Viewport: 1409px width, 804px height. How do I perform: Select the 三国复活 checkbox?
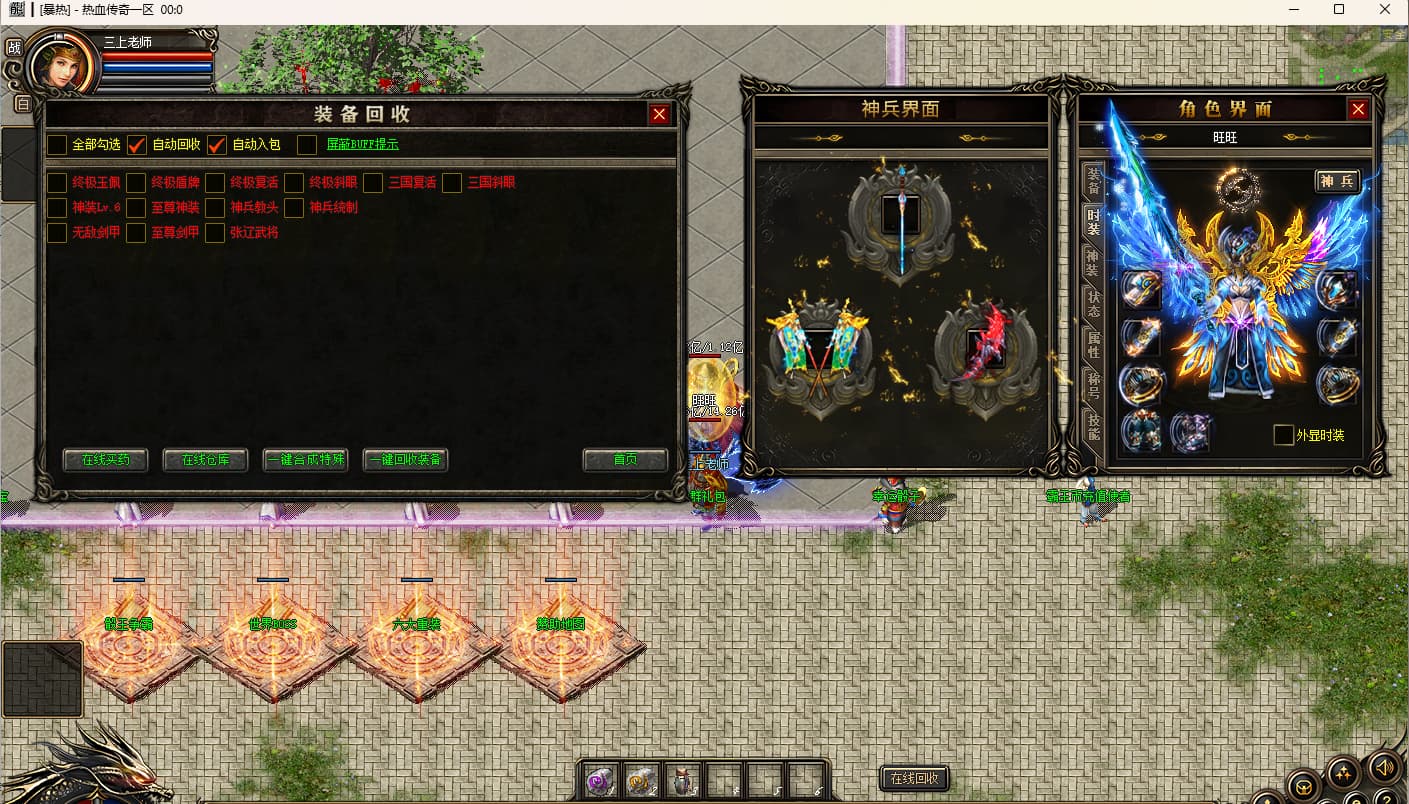point(374,183)
